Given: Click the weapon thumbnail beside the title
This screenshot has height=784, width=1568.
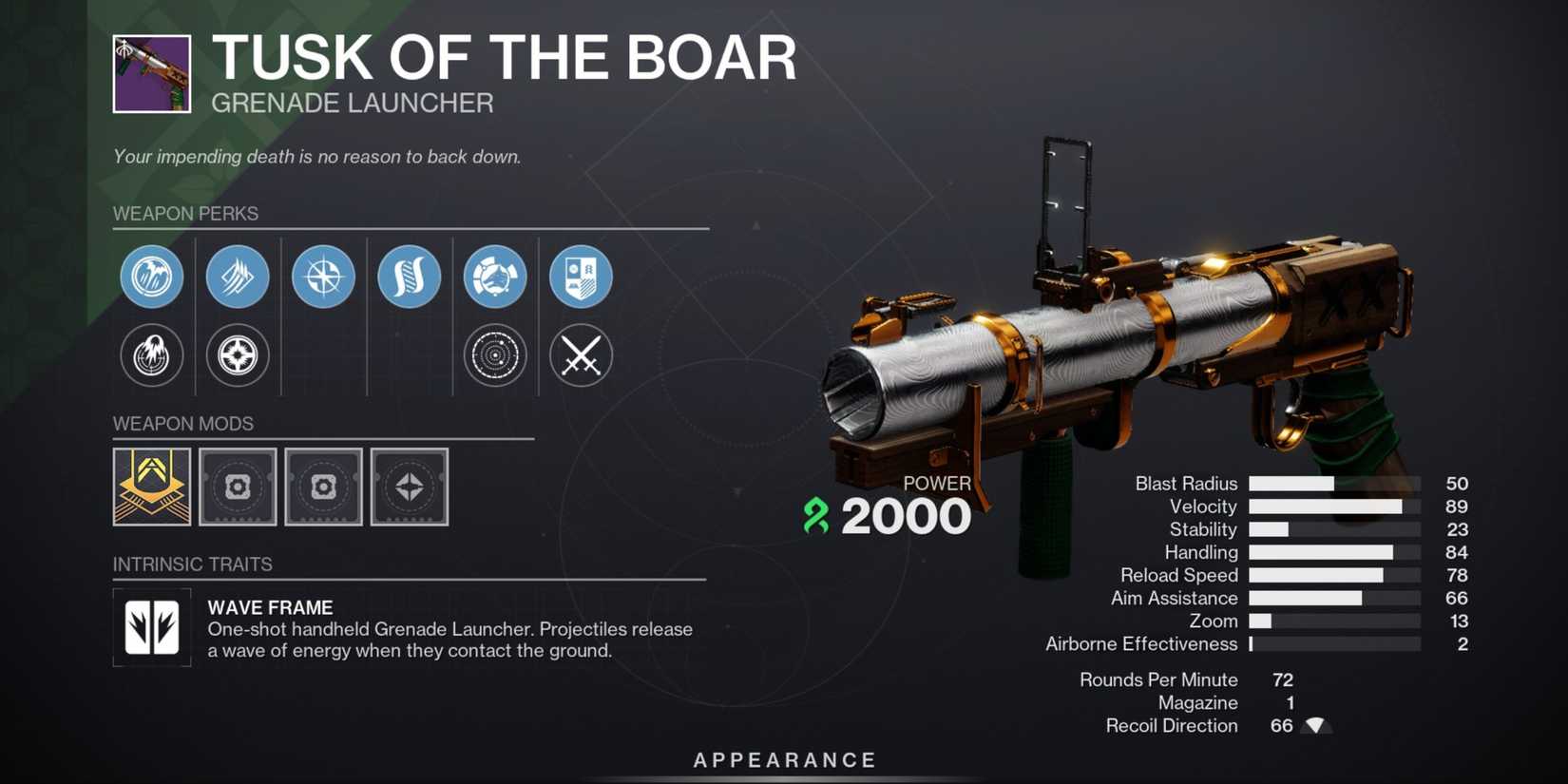Looking at the screenshot, I should pos(154,74).
